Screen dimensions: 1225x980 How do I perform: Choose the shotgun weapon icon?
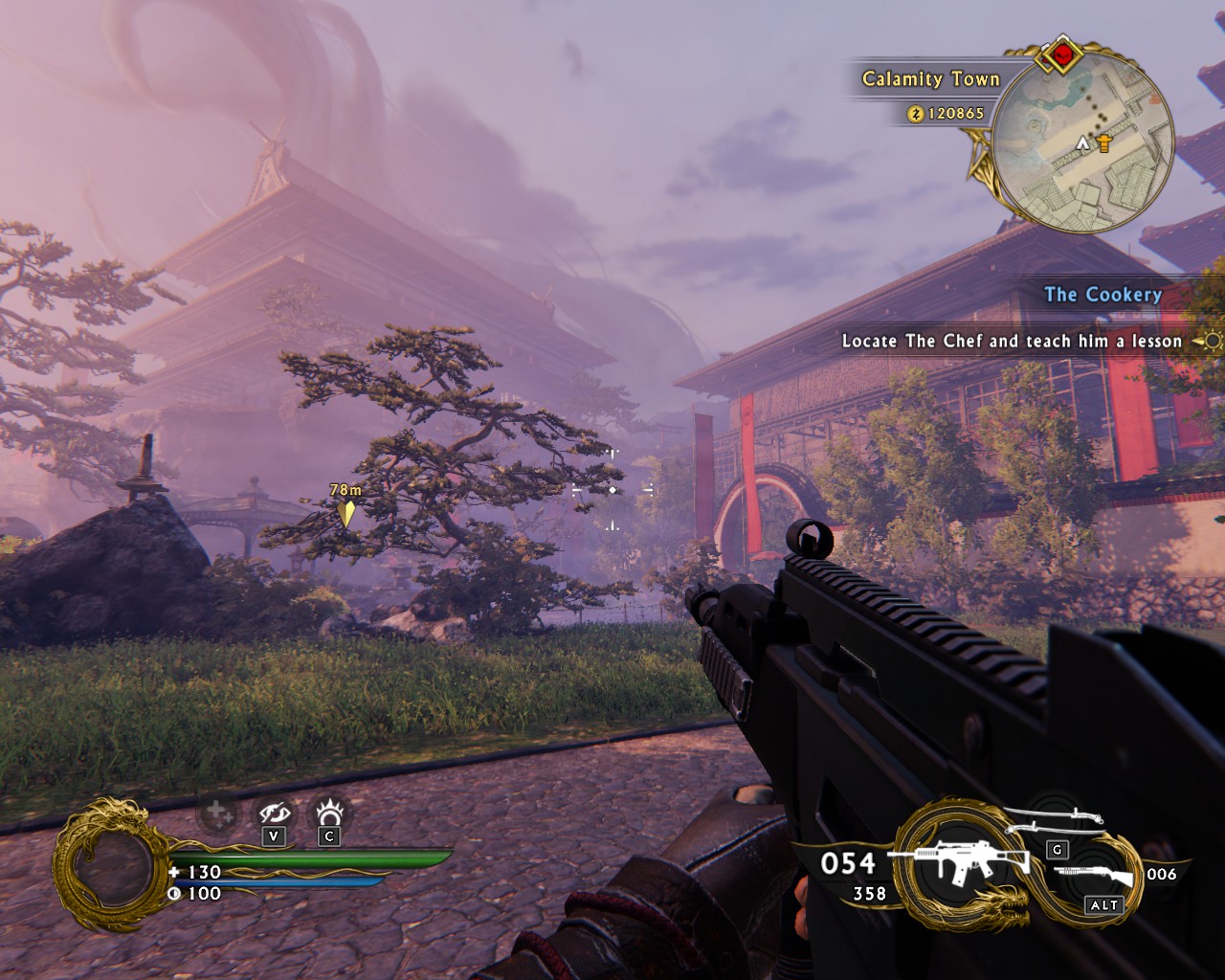click(x=1094, y=875)
